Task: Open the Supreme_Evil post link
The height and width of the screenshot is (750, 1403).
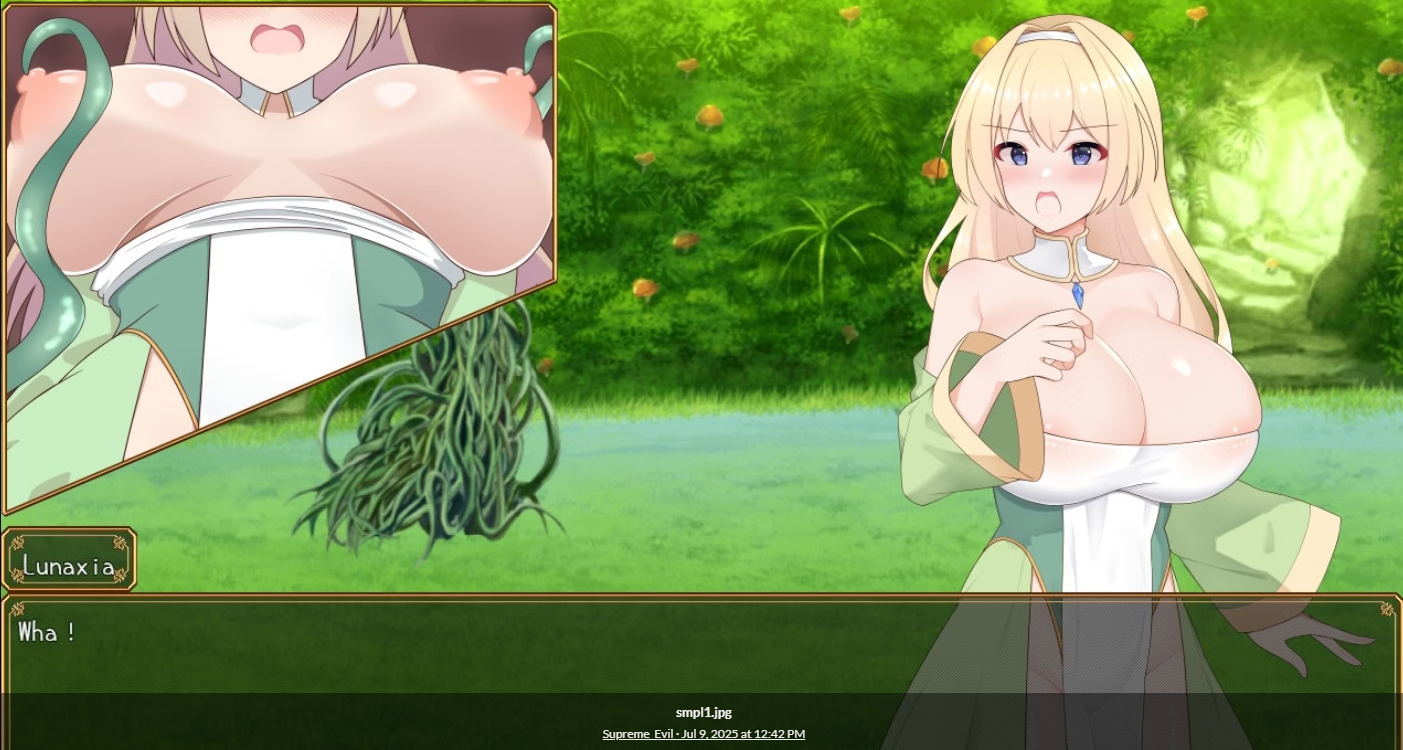Action: 703,734
